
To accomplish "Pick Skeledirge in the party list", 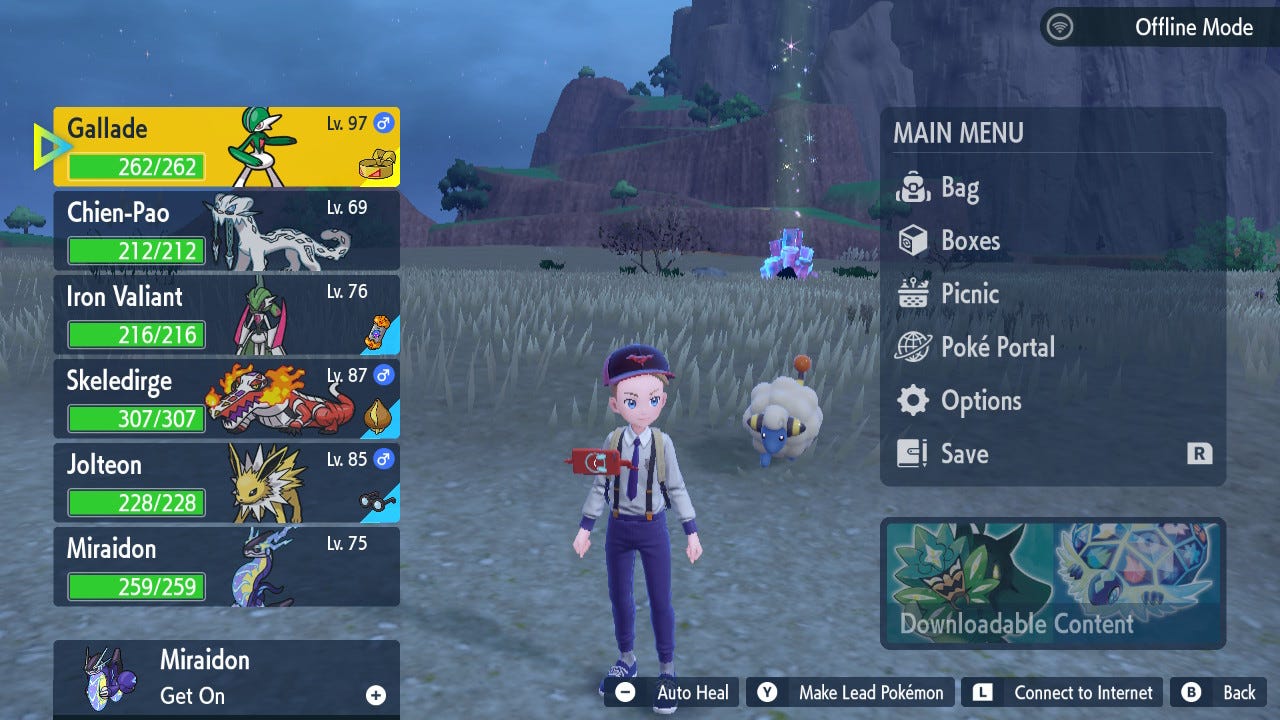I will [226, 399].
